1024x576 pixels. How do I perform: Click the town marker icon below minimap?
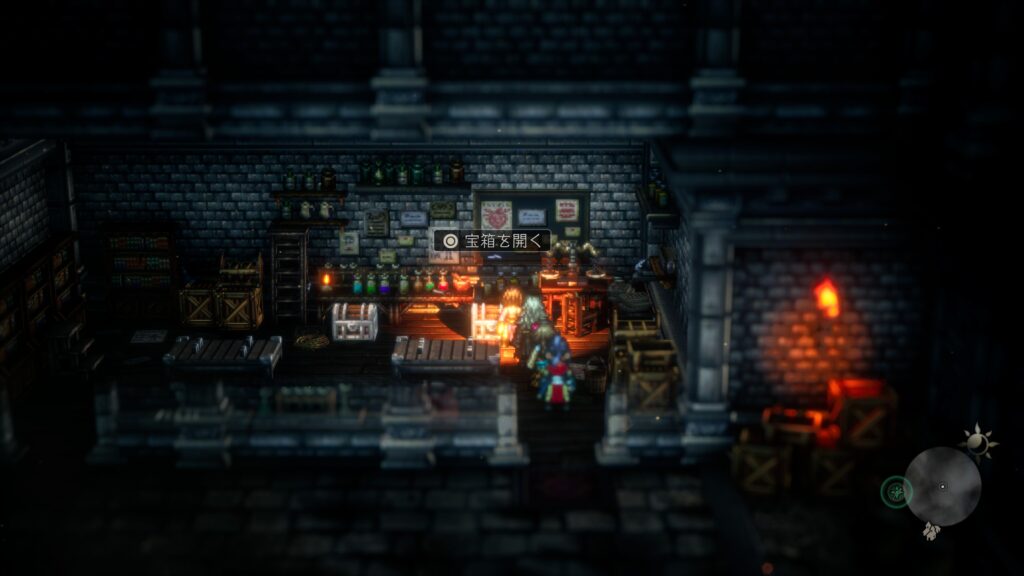(931, 532)
